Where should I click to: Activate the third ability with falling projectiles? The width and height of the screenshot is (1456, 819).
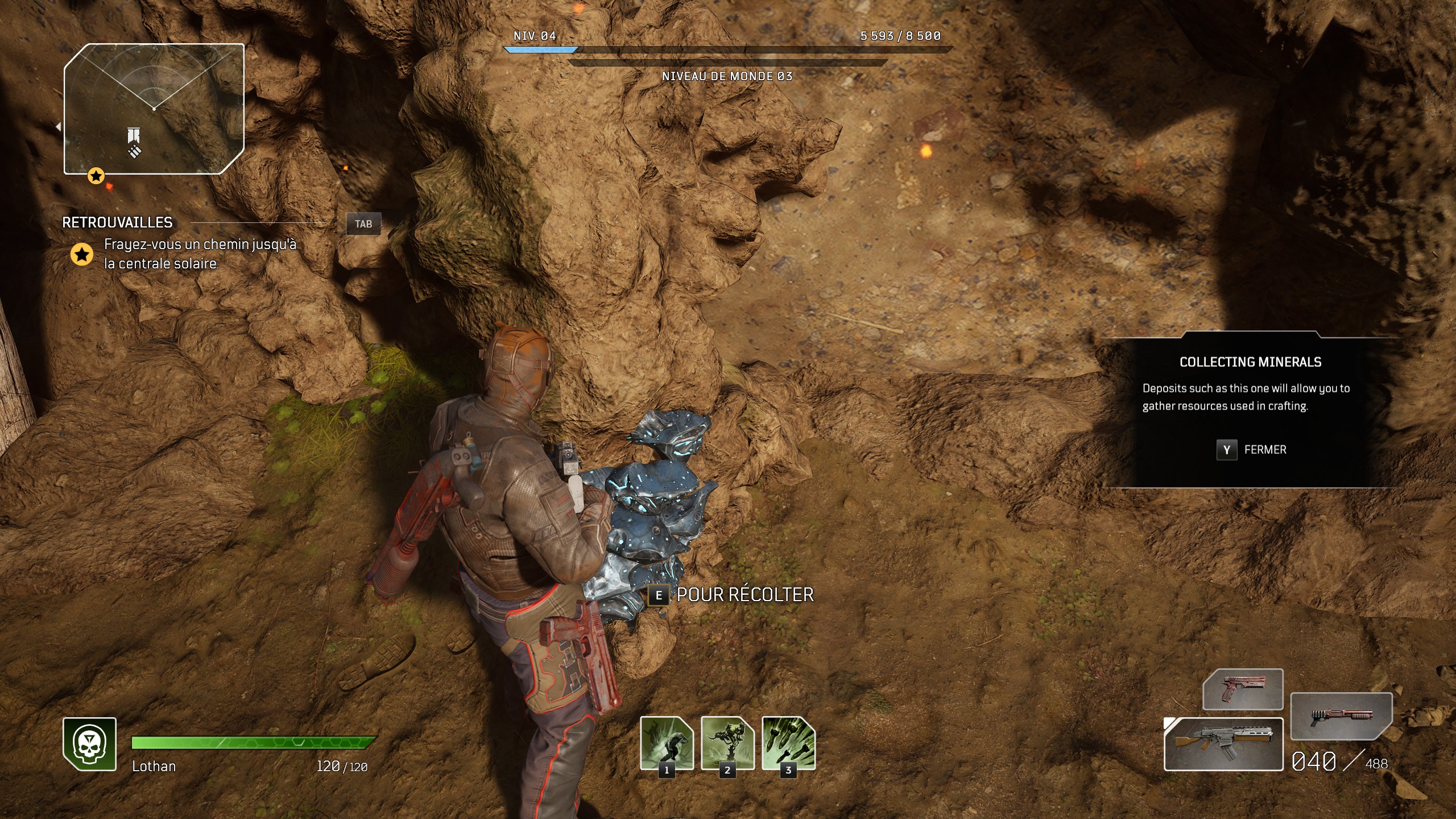(788, 743)
